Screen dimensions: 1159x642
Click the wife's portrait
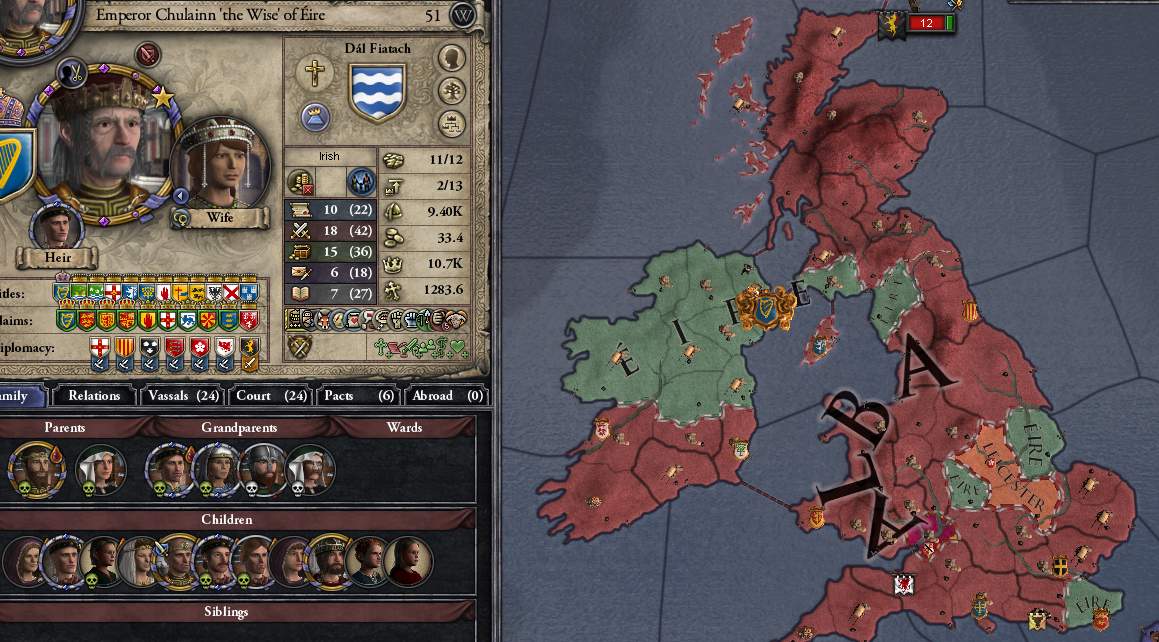[x=221, y=166]
